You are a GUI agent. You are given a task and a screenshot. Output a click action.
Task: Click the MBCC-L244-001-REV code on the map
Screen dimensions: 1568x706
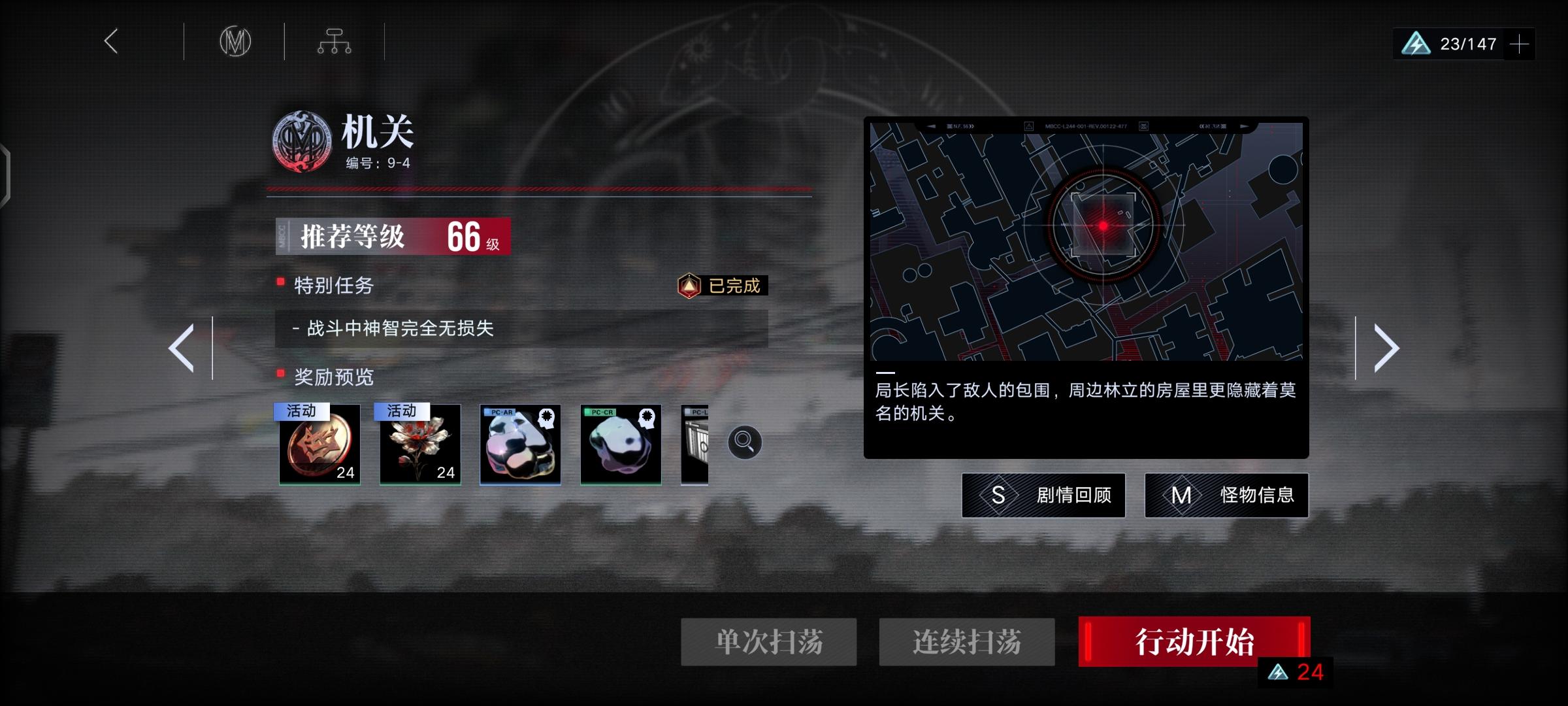click(1085, 125)
